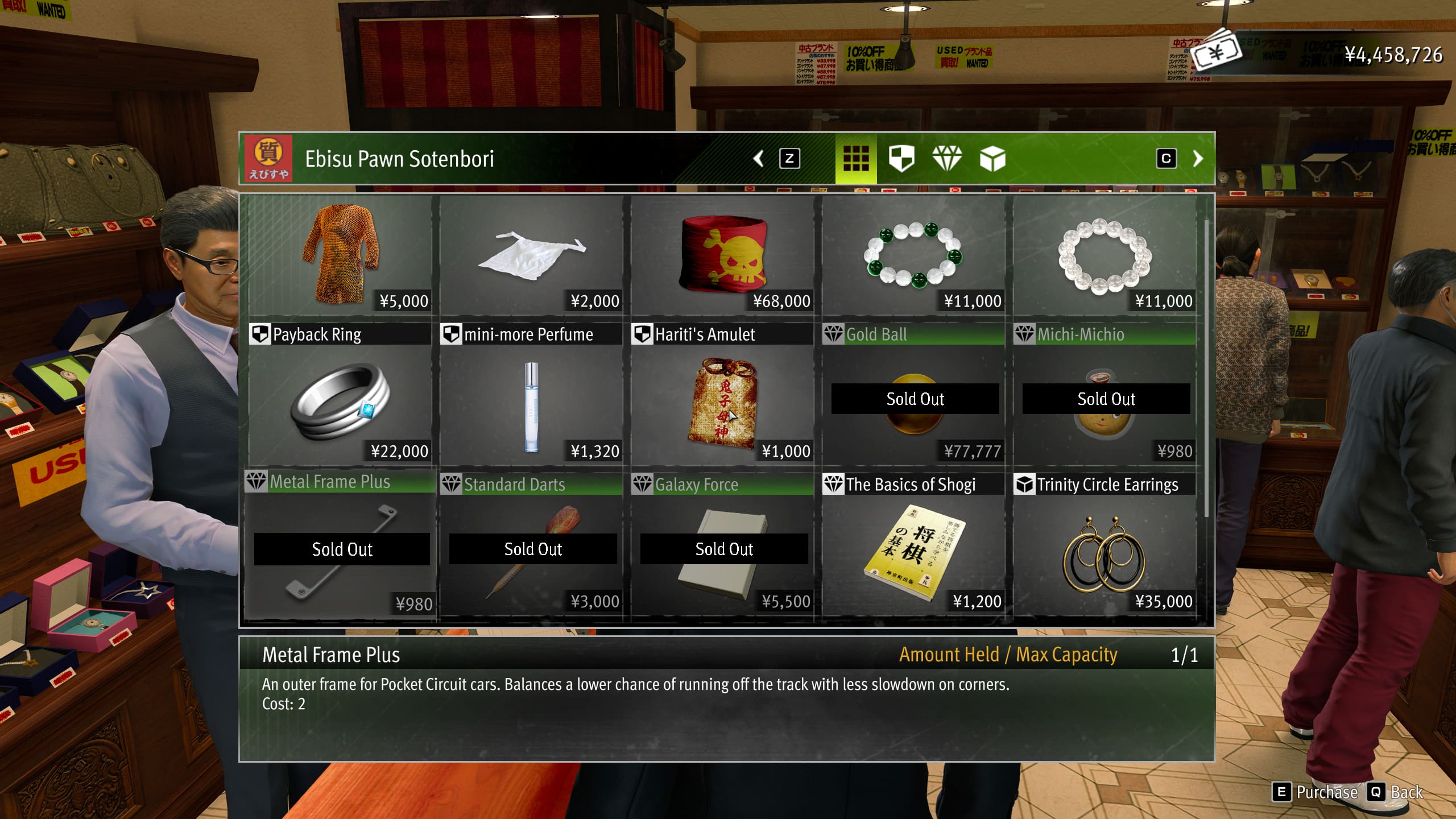This screenshot has width=1456, height=819.
Task: Choose the white cloth item for ¥2,000
Action: pyautogui.click(x=531, y=255)
